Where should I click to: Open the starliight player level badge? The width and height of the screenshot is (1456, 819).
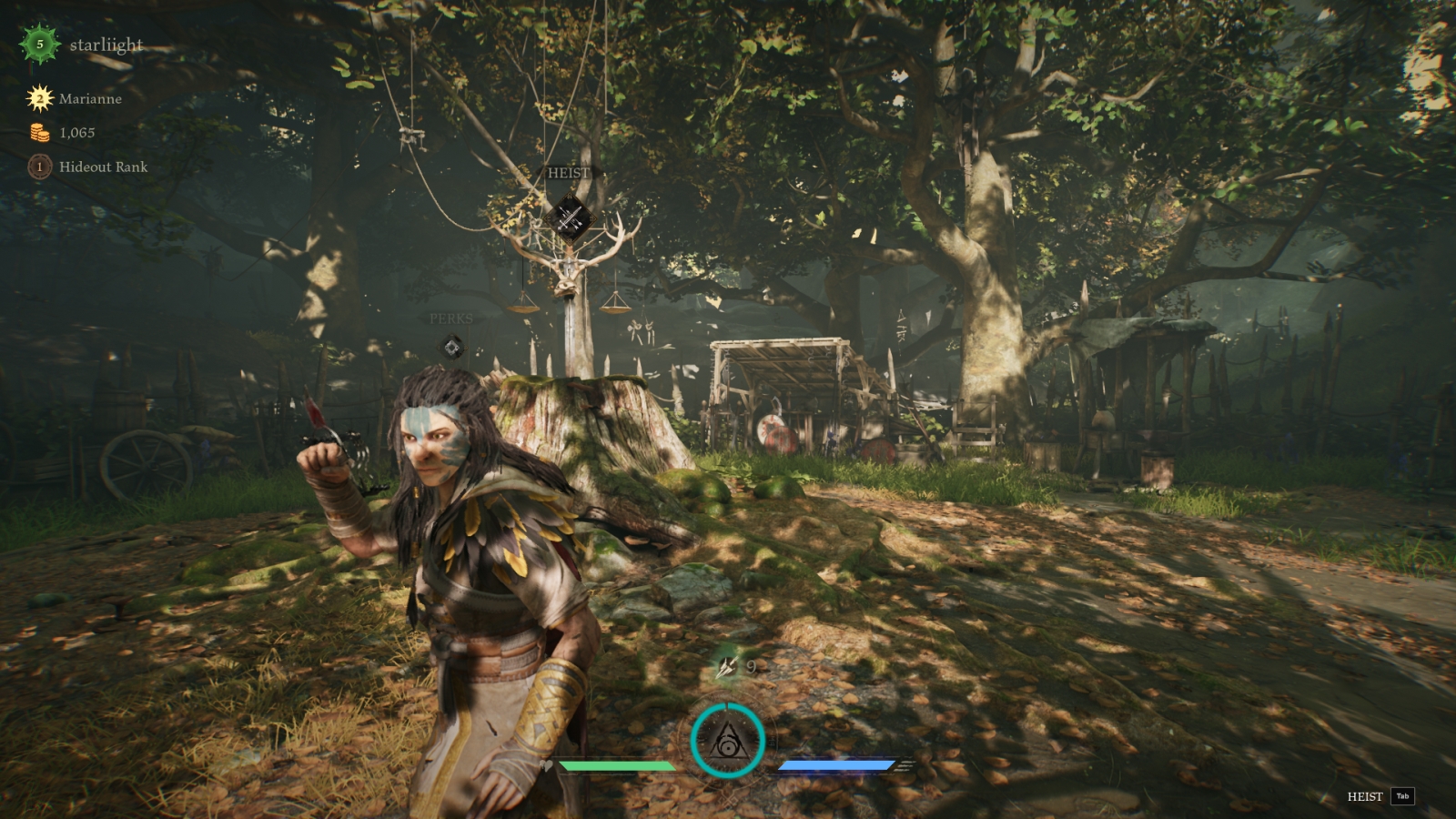tap(39, 44)
